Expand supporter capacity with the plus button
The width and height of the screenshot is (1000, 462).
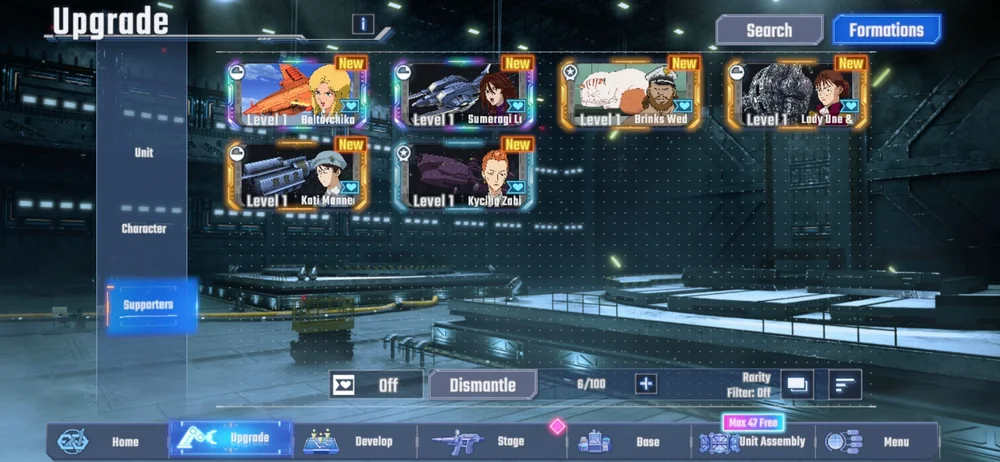(x=646, y=383)
